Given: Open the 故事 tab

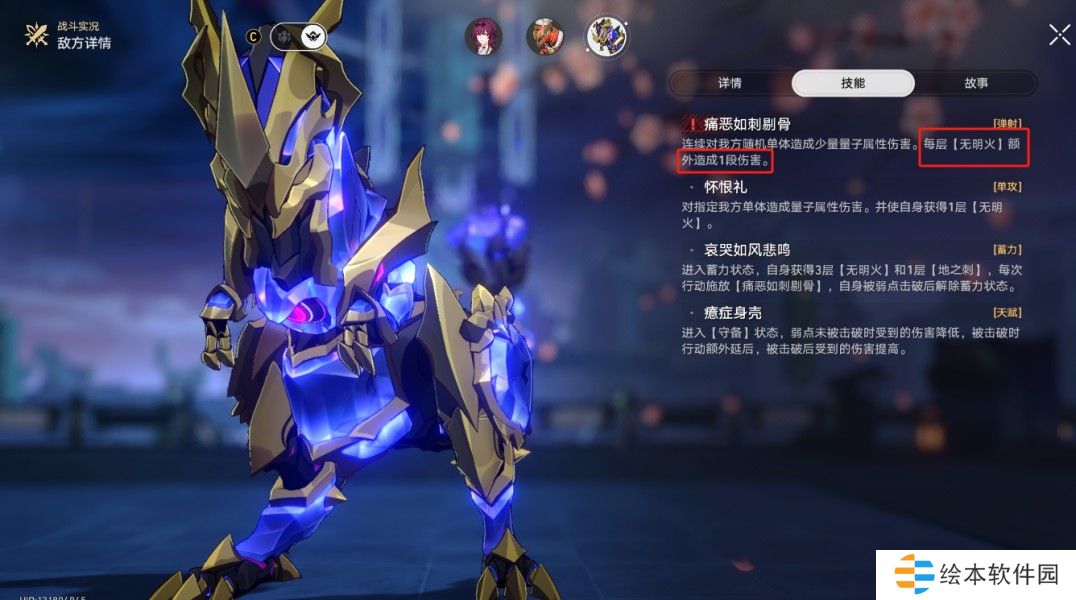Looking at the screenshot, I should click(975, 83).
